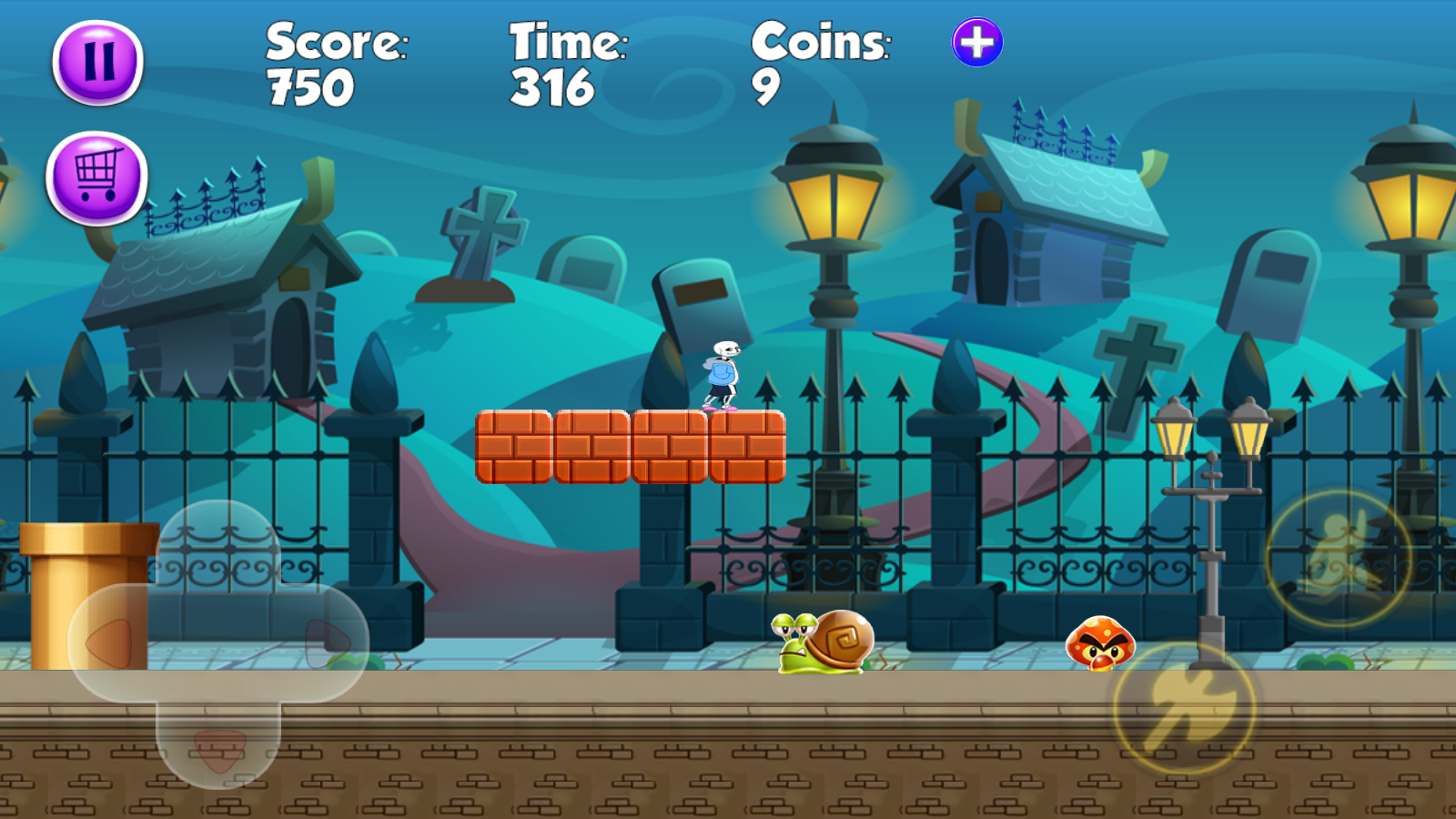
Task: Tap the left arrow on the D-pad
Action: coord(110,643)
